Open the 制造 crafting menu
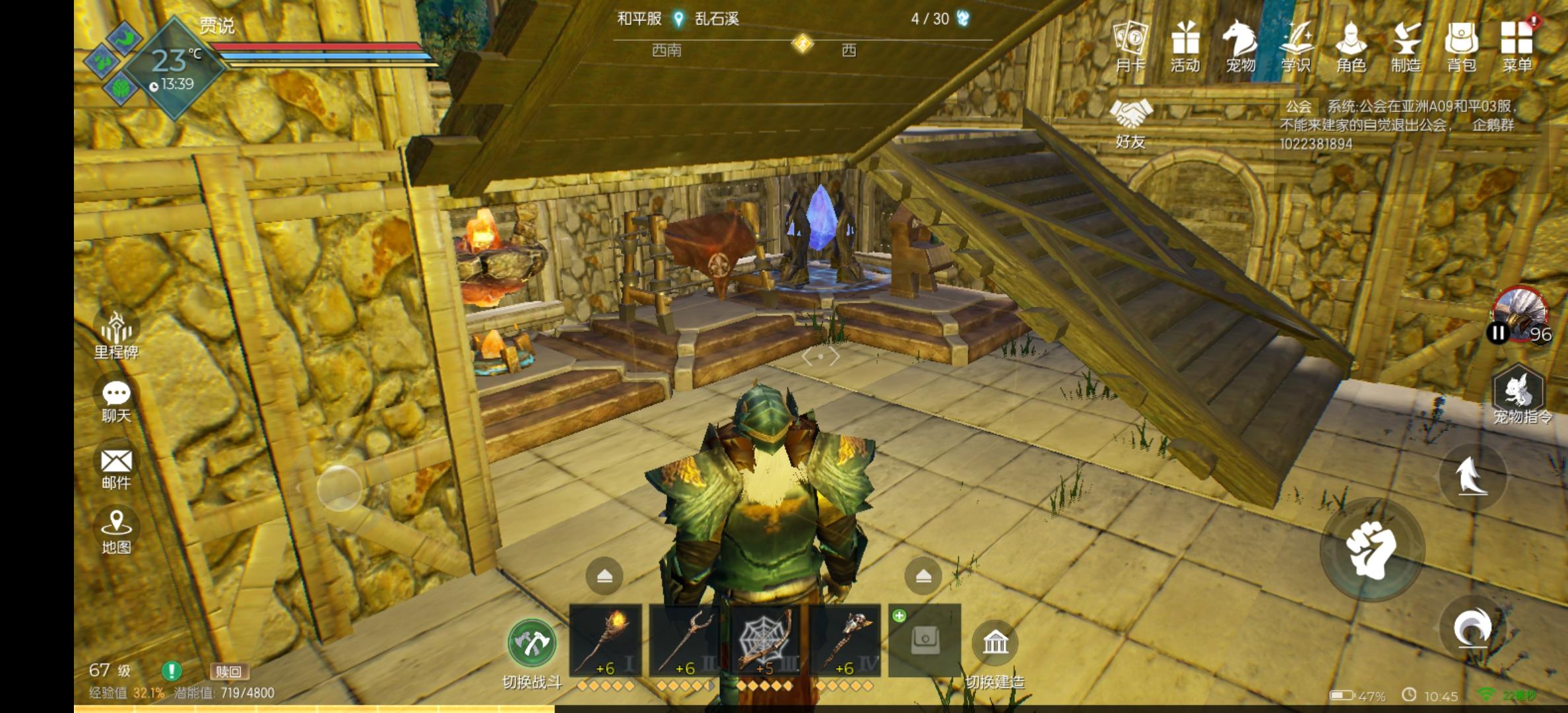Viewport: 1568px width, 713px height. (1406, 45)
